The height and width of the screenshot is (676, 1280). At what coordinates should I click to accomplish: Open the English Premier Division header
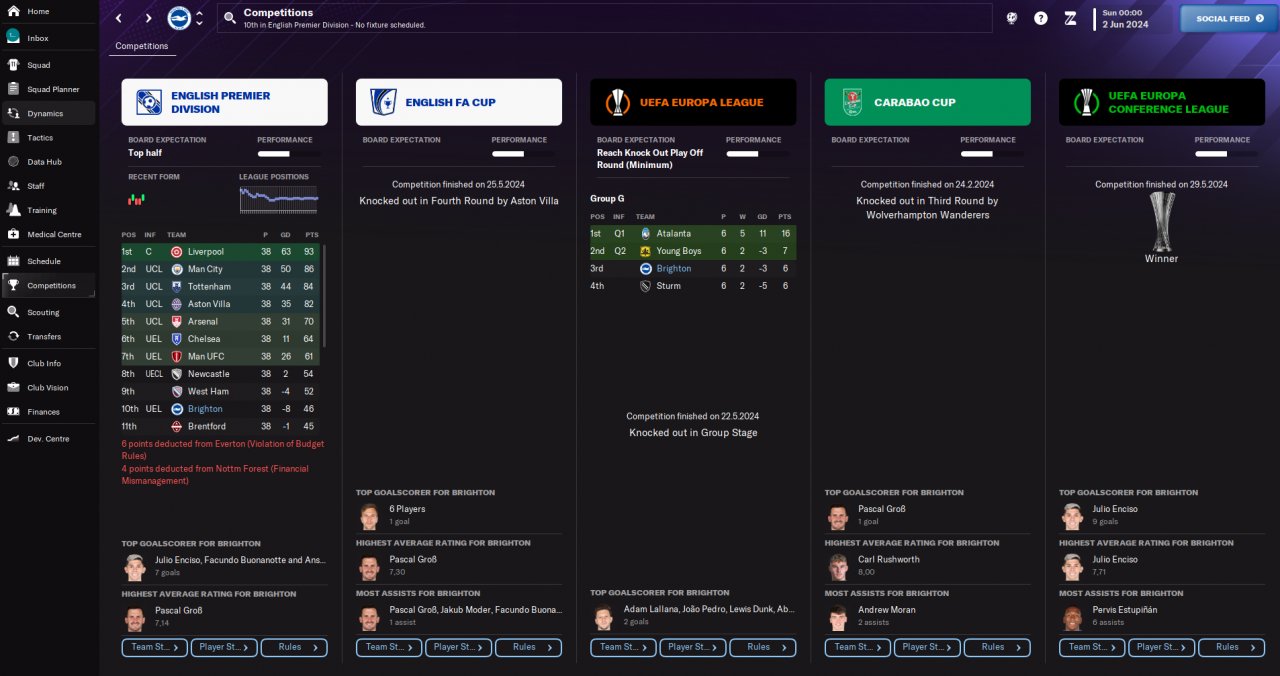pyautogui.click(x=224, y=102)
